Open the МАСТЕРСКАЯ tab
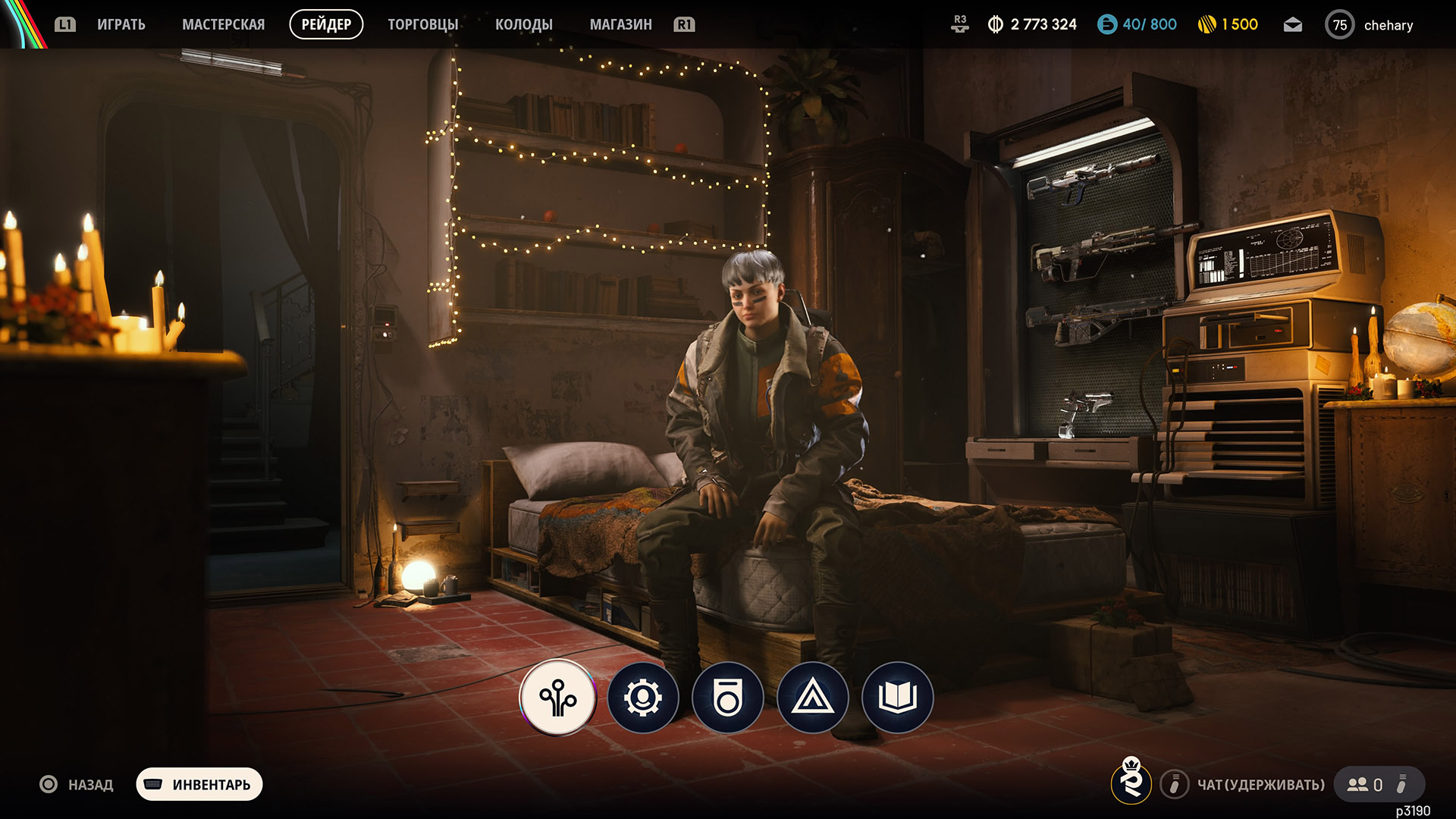Image resolution: width=1456 pixels, height=819 pixels. click(223, 24)
